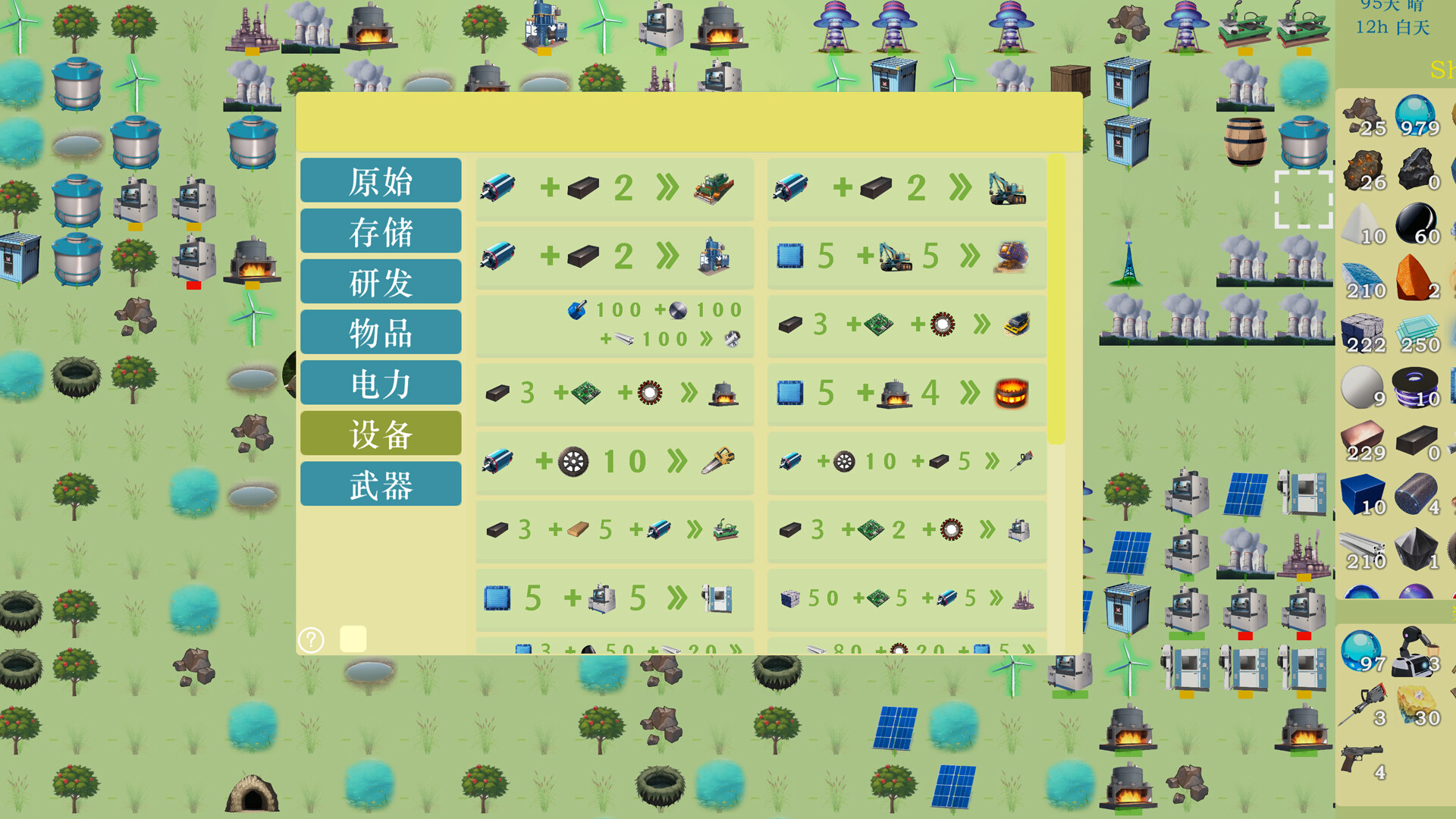This screenshot has width=1456, height=819.
Task: Switch to the 存储 storage category
Action: point(381,231)
